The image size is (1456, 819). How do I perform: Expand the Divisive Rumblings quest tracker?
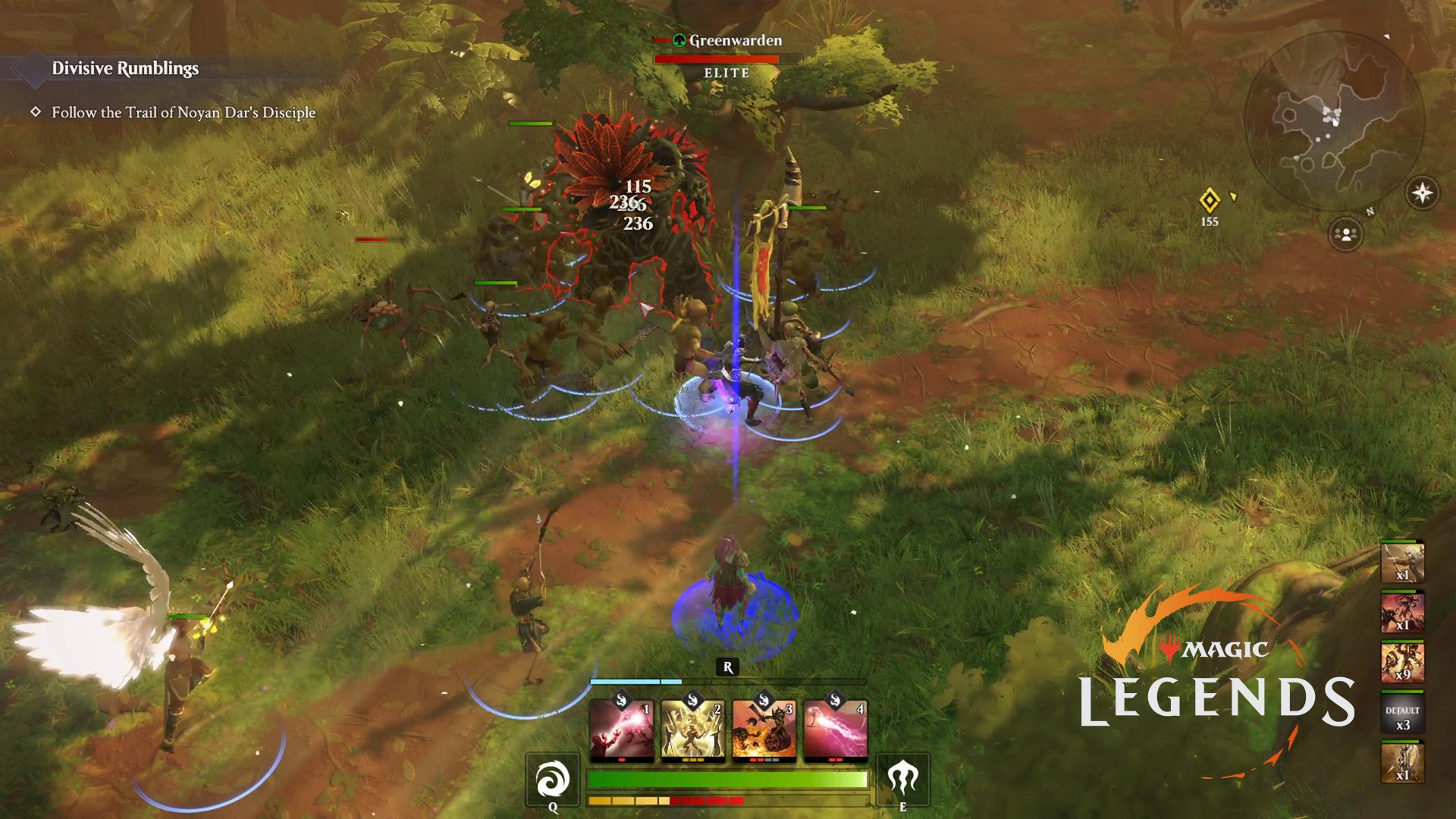(124, 68)
